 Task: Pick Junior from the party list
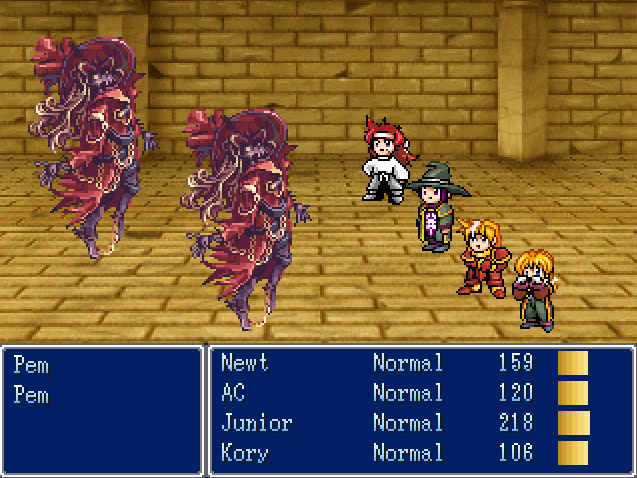[x=256, y=423]
